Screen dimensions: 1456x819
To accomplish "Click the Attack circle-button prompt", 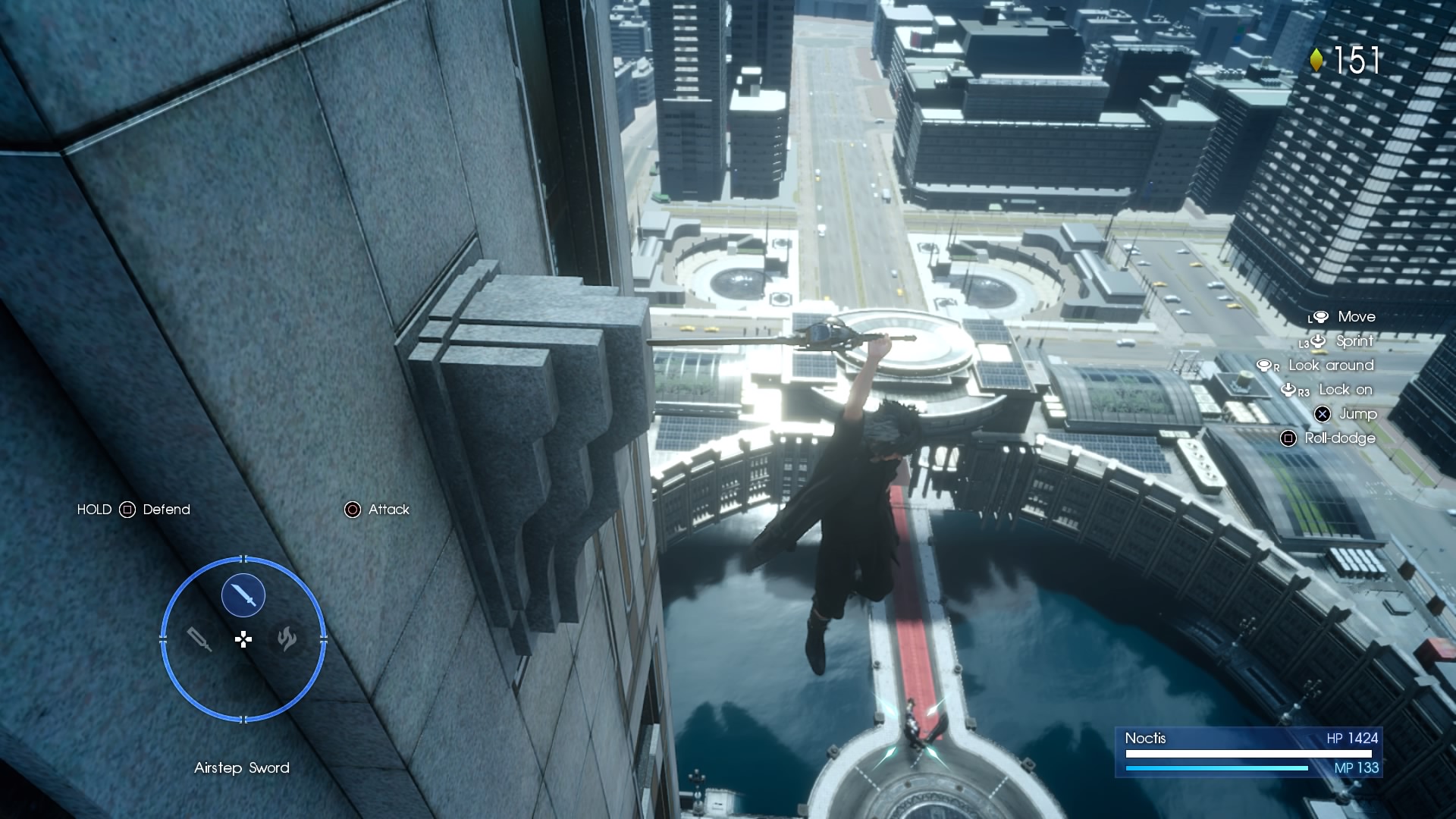I will (352, 510).
